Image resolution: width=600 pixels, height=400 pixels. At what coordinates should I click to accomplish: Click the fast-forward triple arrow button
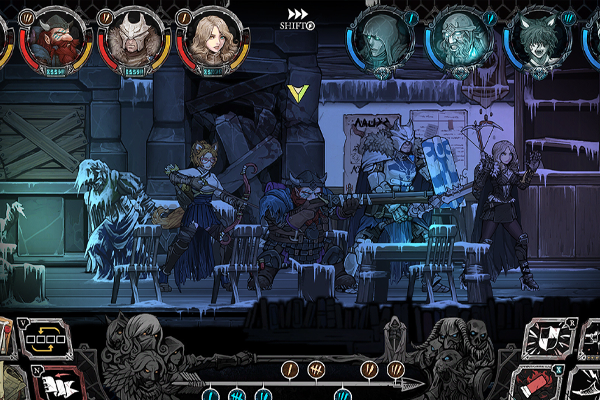pyautogui.click(x=297, y=14)
